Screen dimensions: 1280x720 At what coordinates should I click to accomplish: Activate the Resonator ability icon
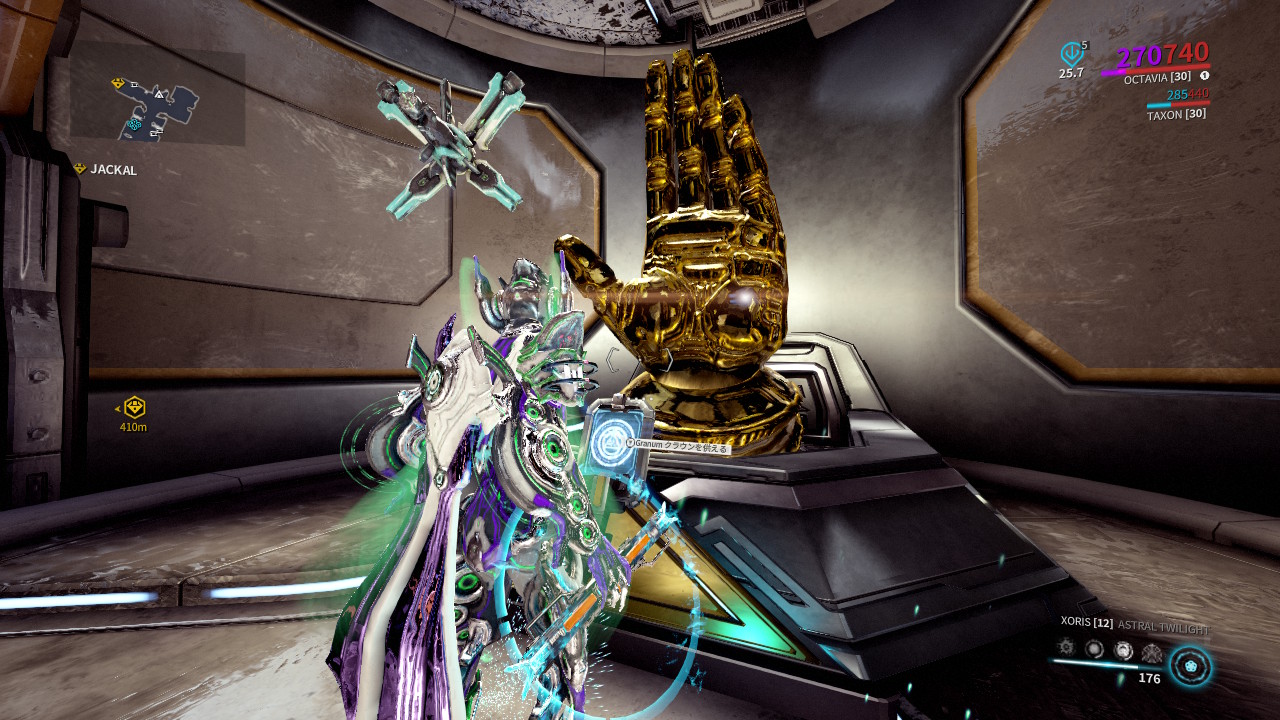point(1094,650)
